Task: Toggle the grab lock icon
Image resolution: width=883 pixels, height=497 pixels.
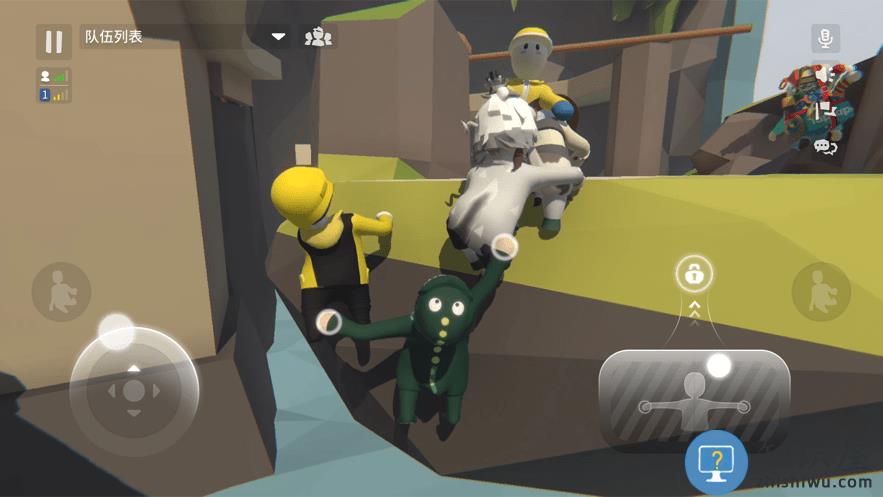Action: (x=692, y=271)
